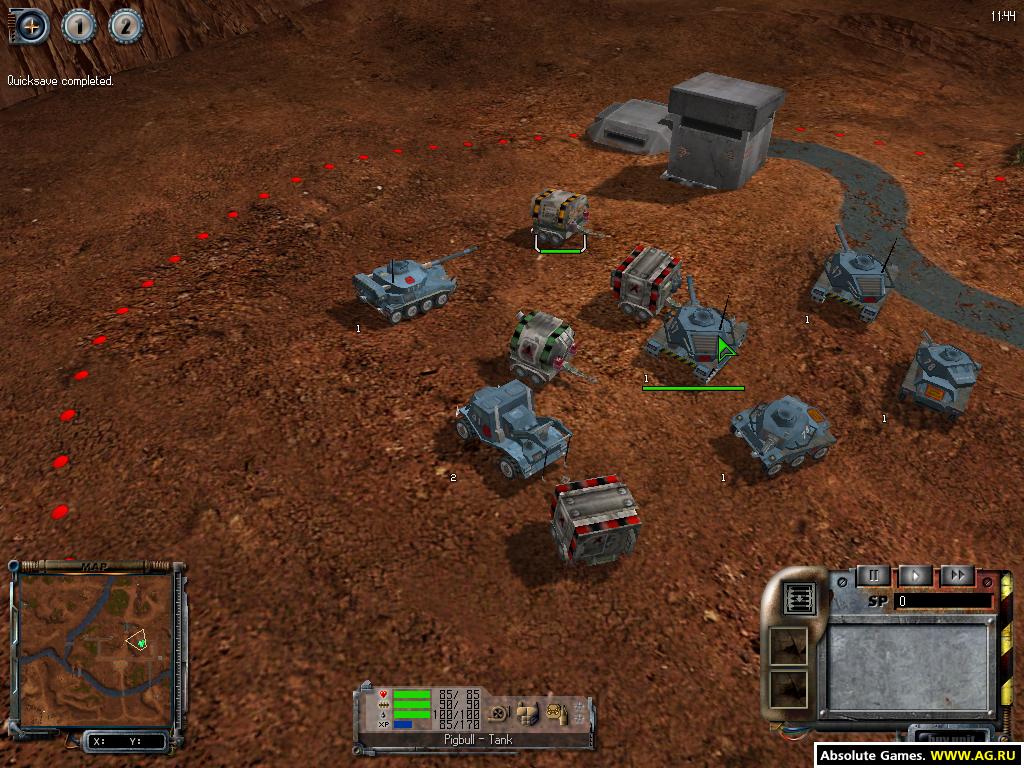
Task: Pause the game with the pause button
Action: click(874, 576)
